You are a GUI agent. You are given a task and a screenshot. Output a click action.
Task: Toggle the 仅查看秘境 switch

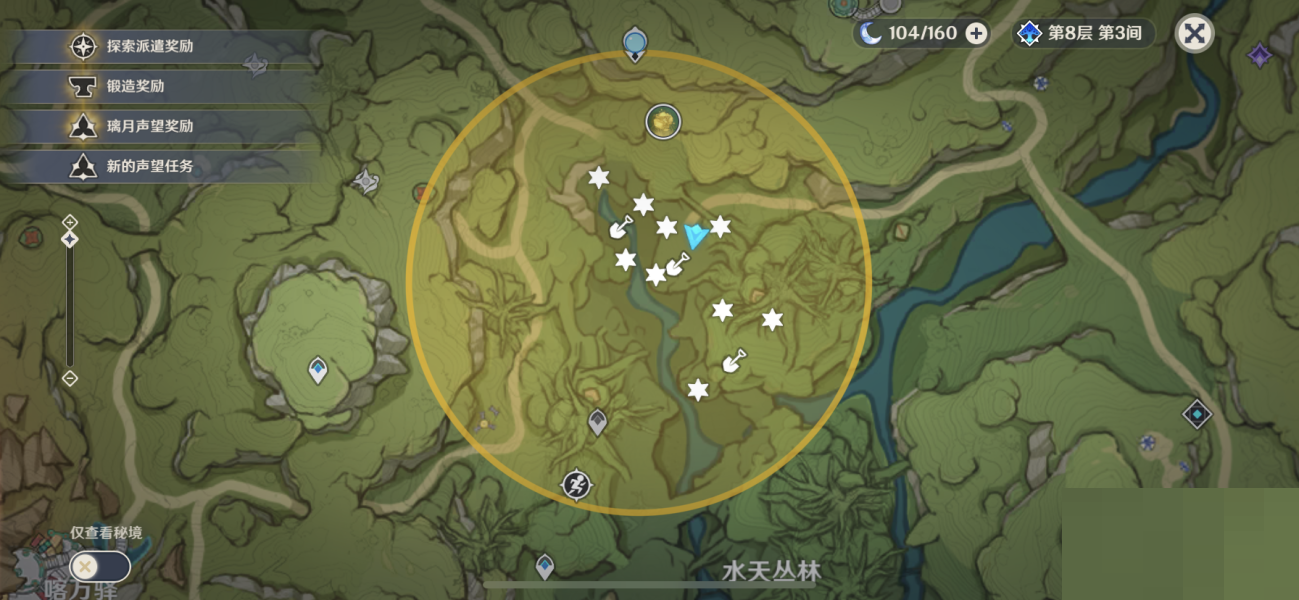click(x=100, y=566)
